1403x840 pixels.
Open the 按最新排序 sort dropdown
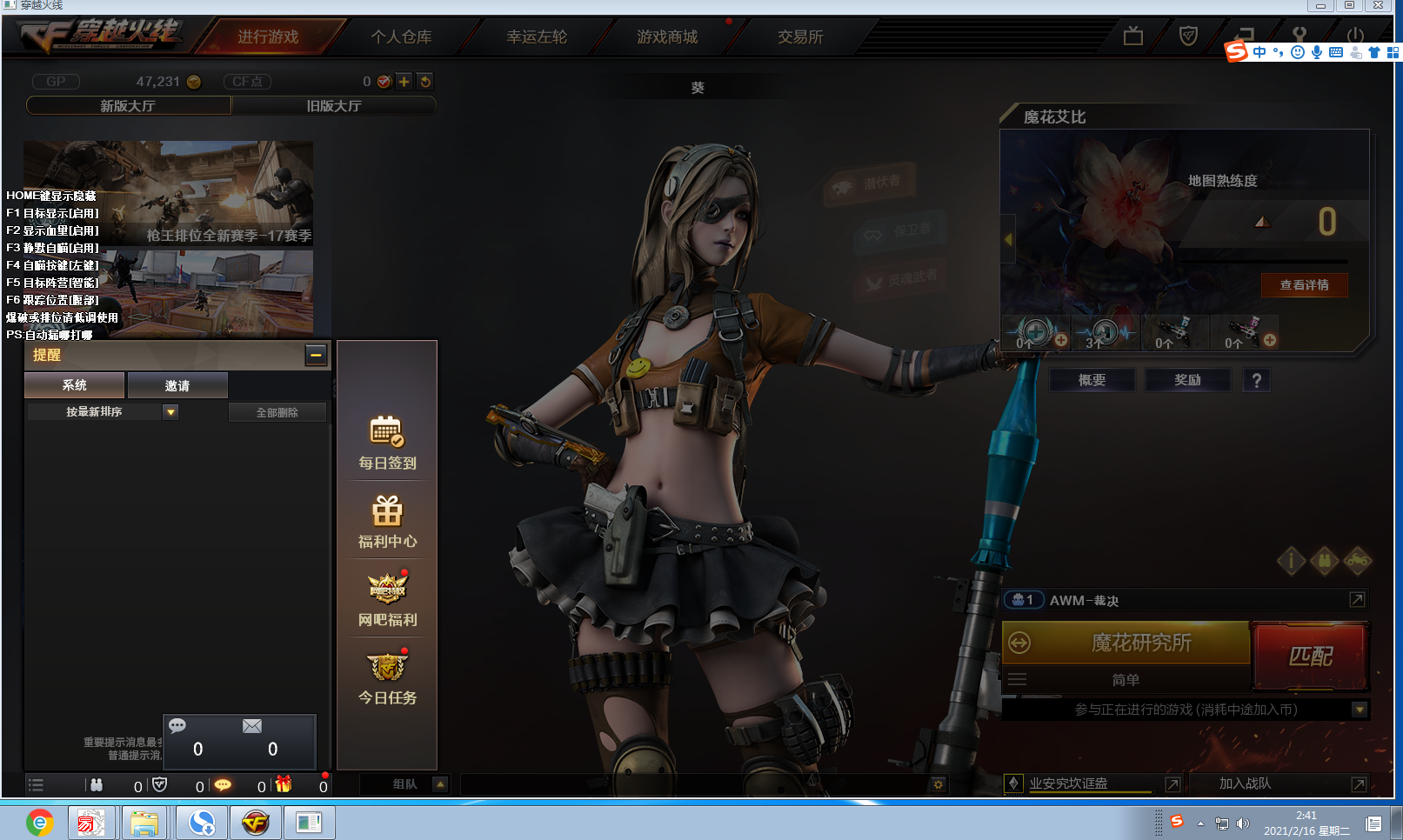tap(170, 412)
